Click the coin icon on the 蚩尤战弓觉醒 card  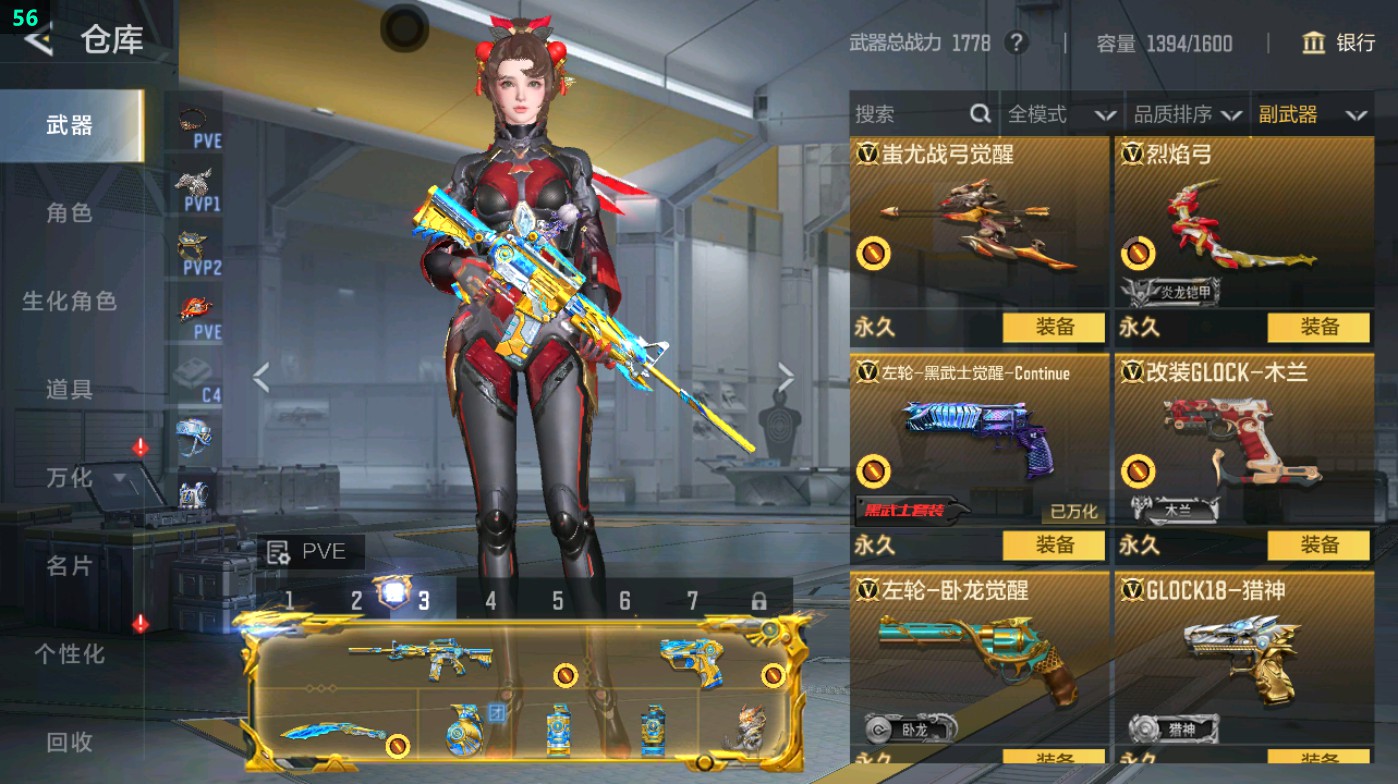875,253
